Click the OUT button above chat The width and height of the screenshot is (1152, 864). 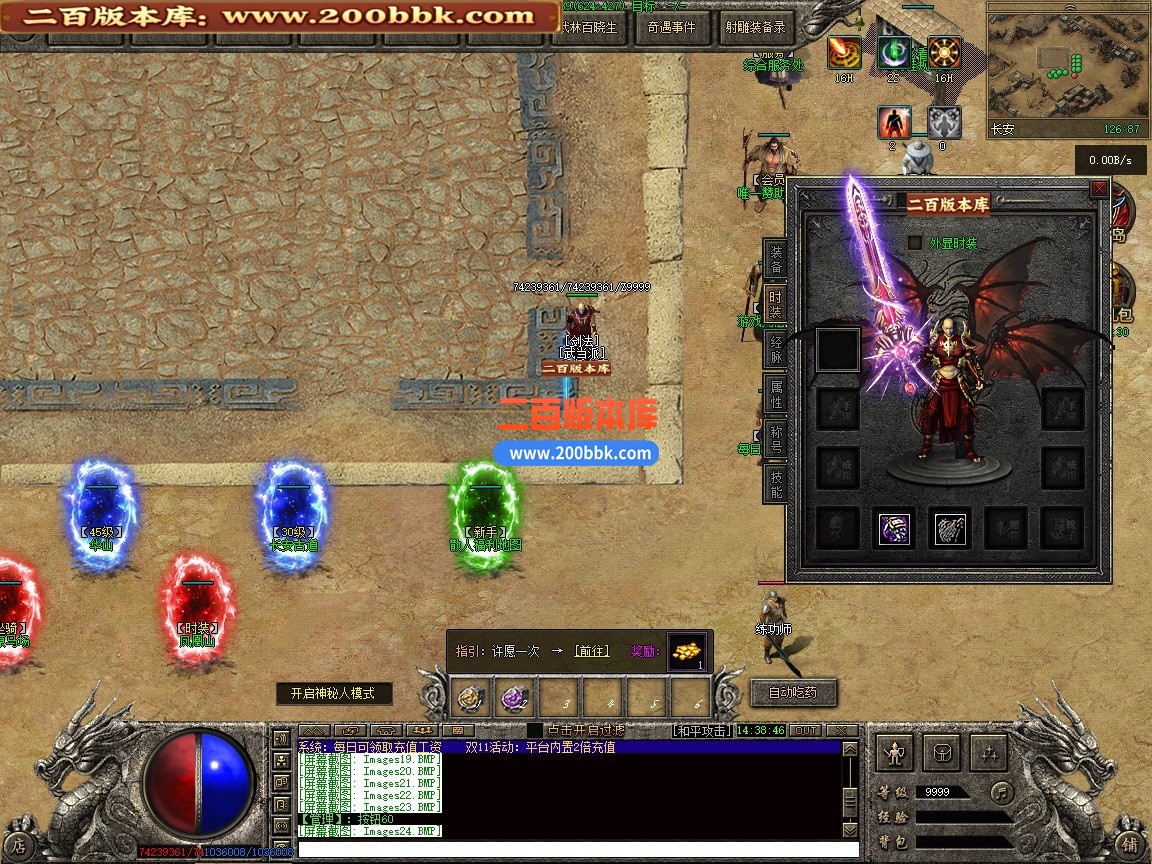coord(805,731)
